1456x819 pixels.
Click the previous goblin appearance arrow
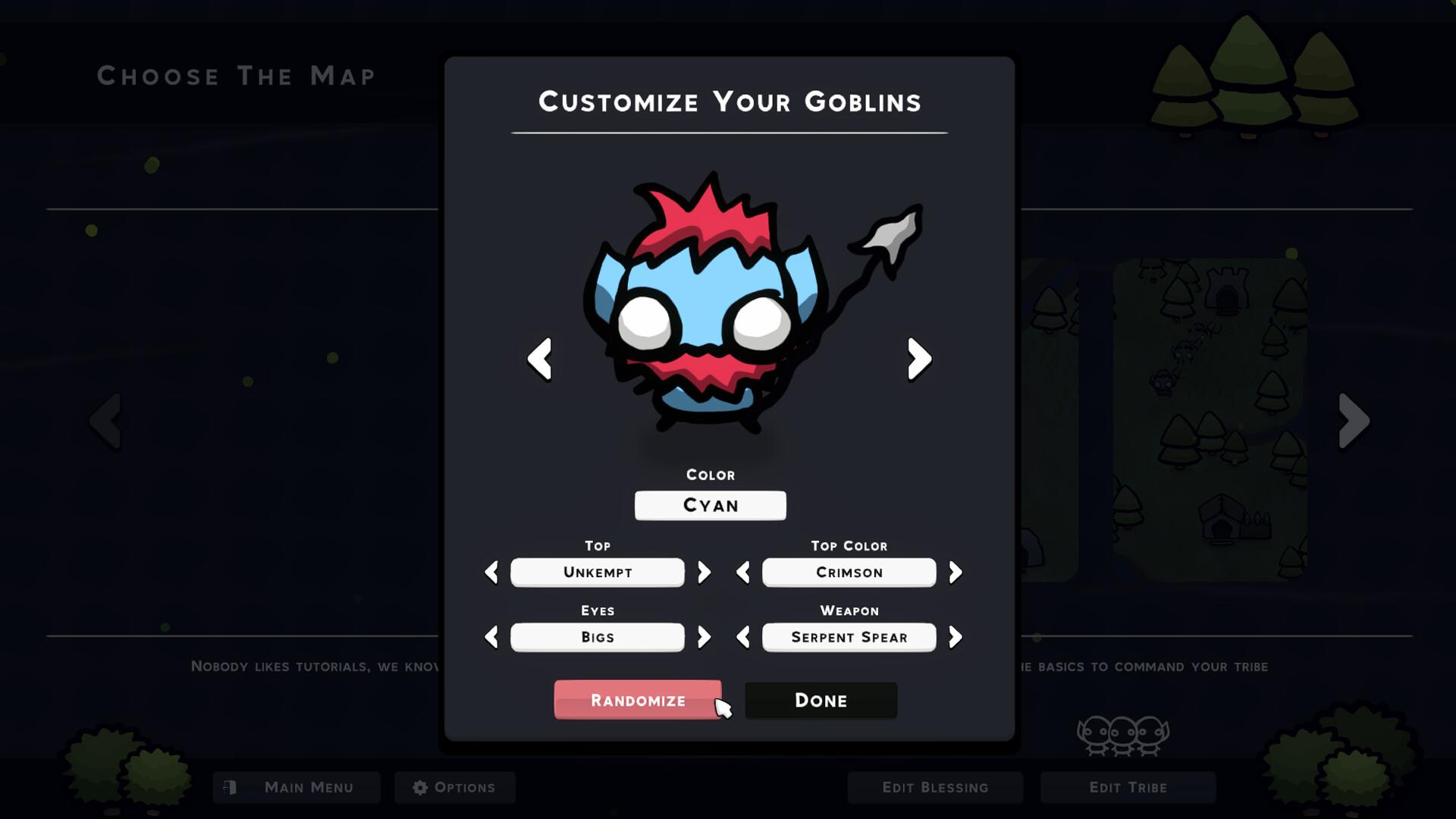(x=540, y=359)
